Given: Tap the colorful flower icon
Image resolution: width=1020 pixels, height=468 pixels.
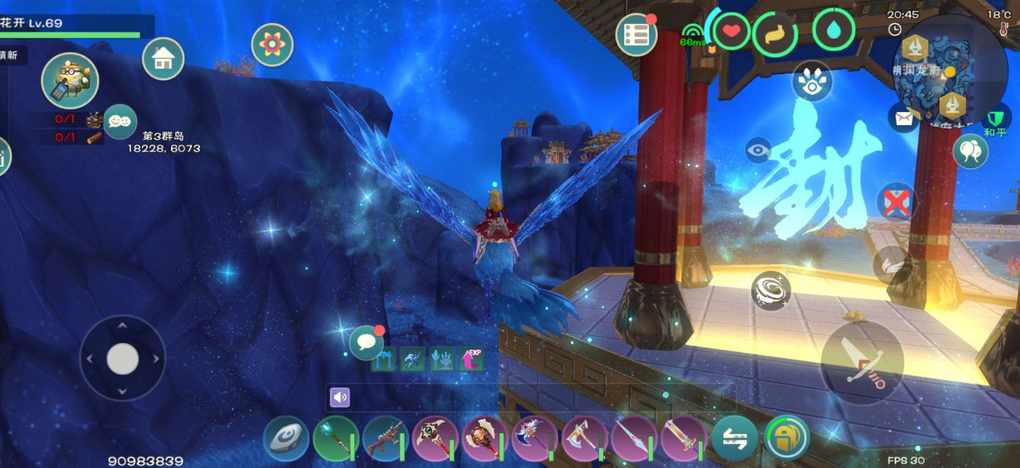Looking at the screenshot, I should tap(272, 44).
